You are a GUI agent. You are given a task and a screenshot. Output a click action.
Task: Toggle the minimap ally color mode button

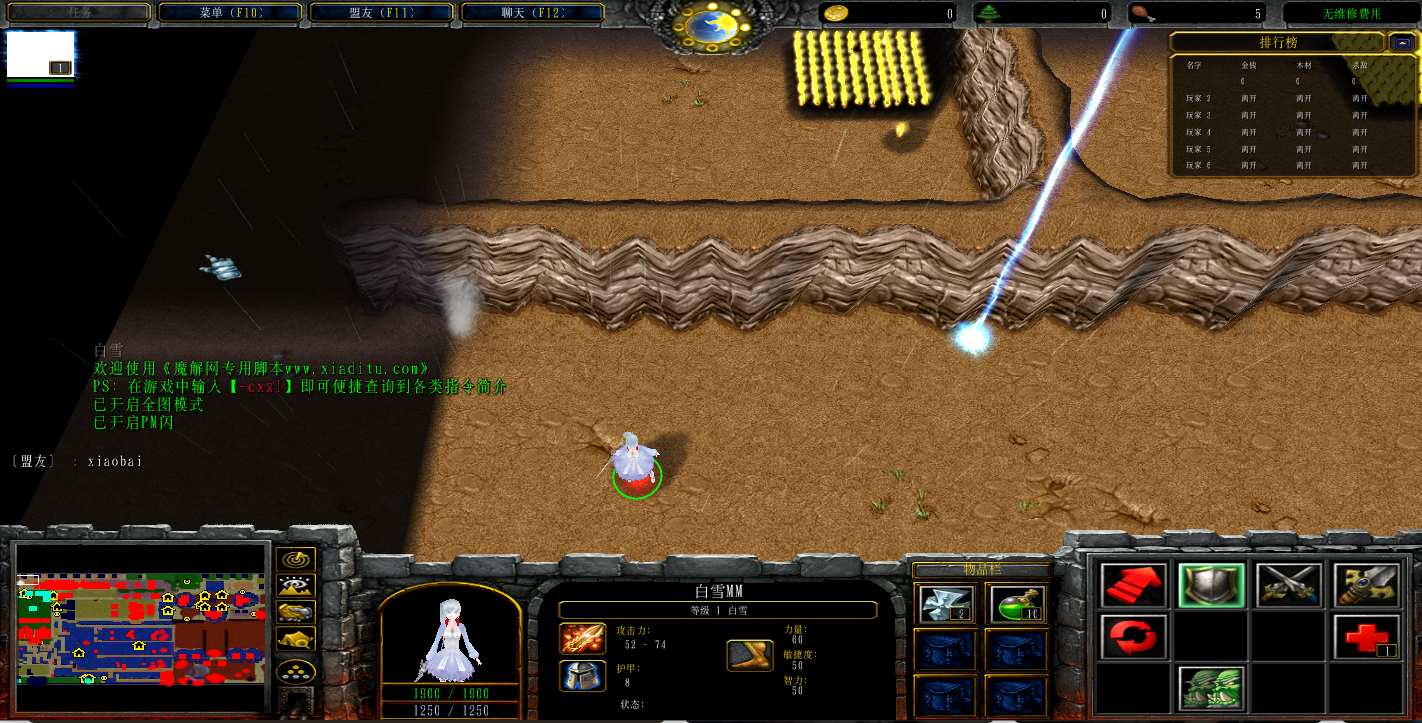(296, 612)
